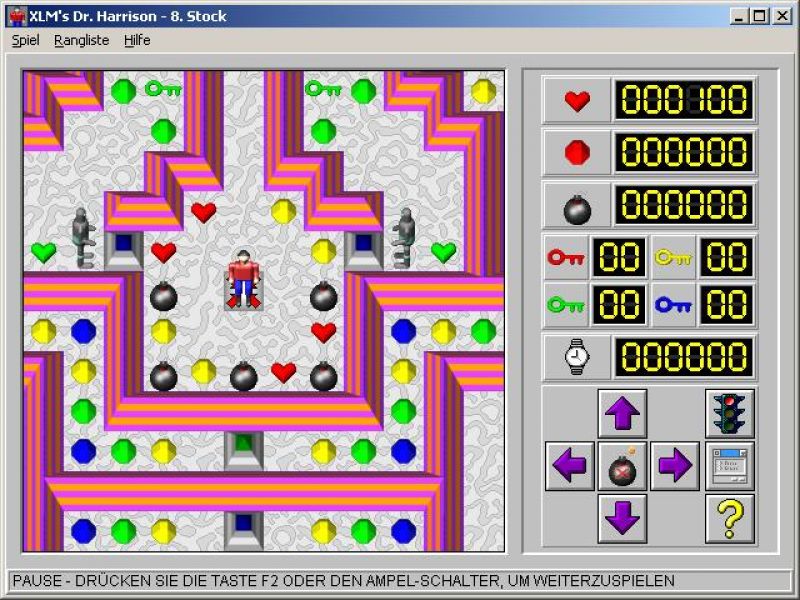
Task: Open the Hilfe menu
Action: (137, 41)
